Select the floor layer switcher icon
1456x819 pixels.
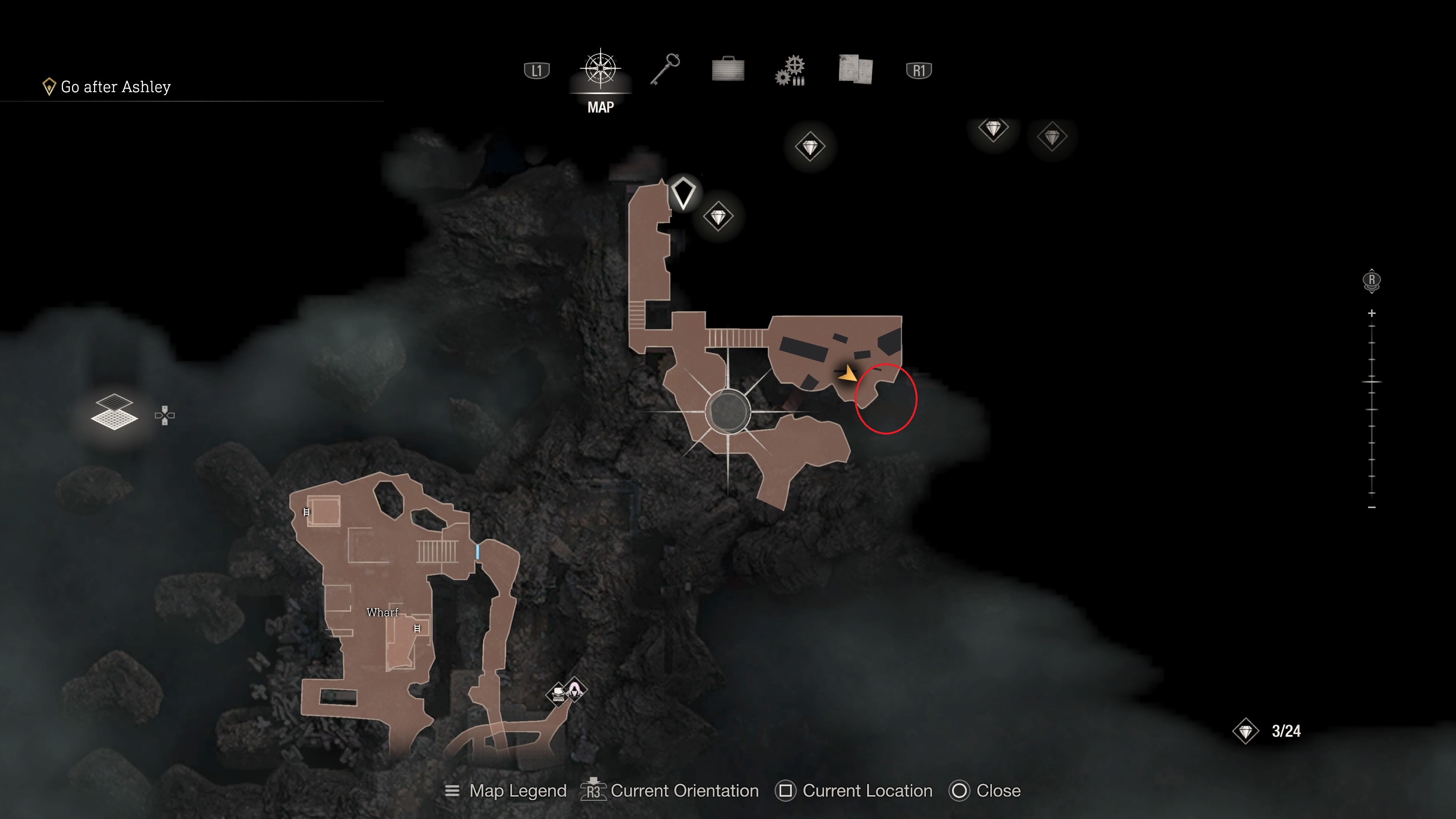pos(114,412)
